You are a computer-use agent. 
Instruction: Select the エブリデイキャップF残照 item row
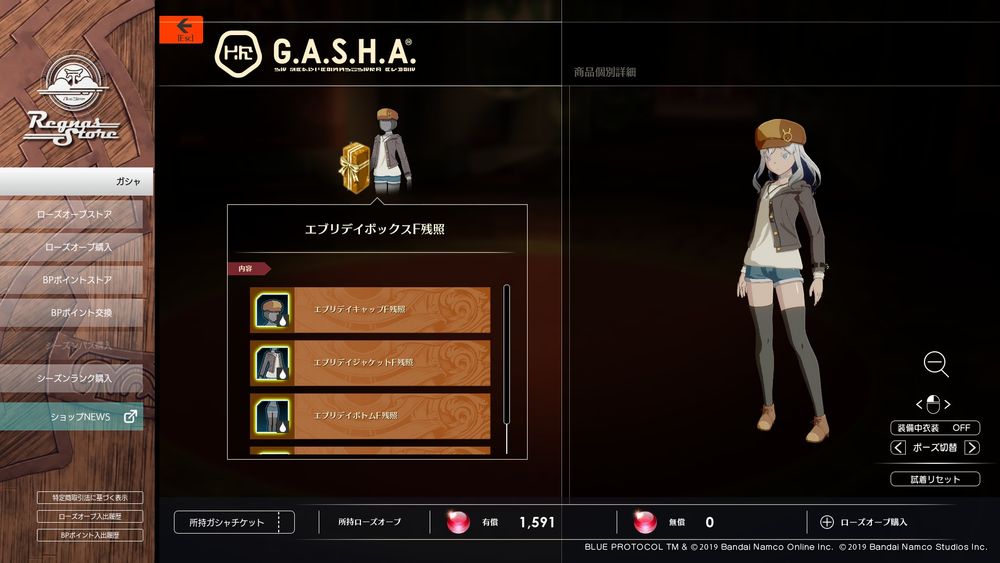(370, 310)
